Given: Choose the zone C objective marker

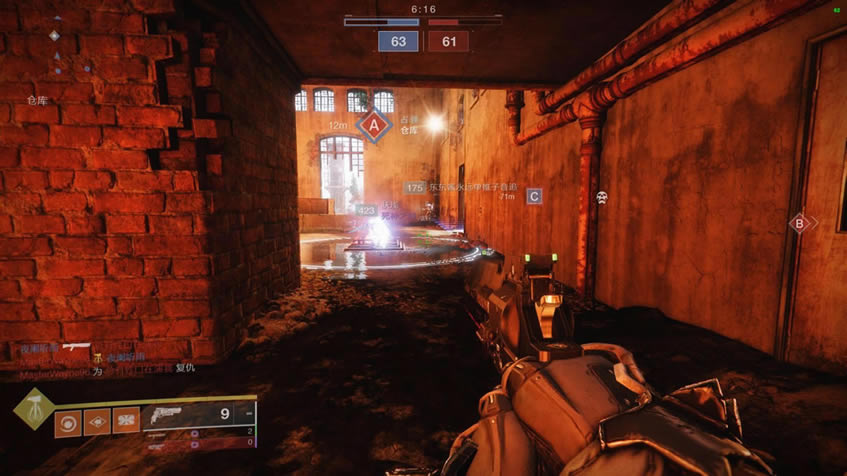Looking at the screenshot, I should 534,196.
